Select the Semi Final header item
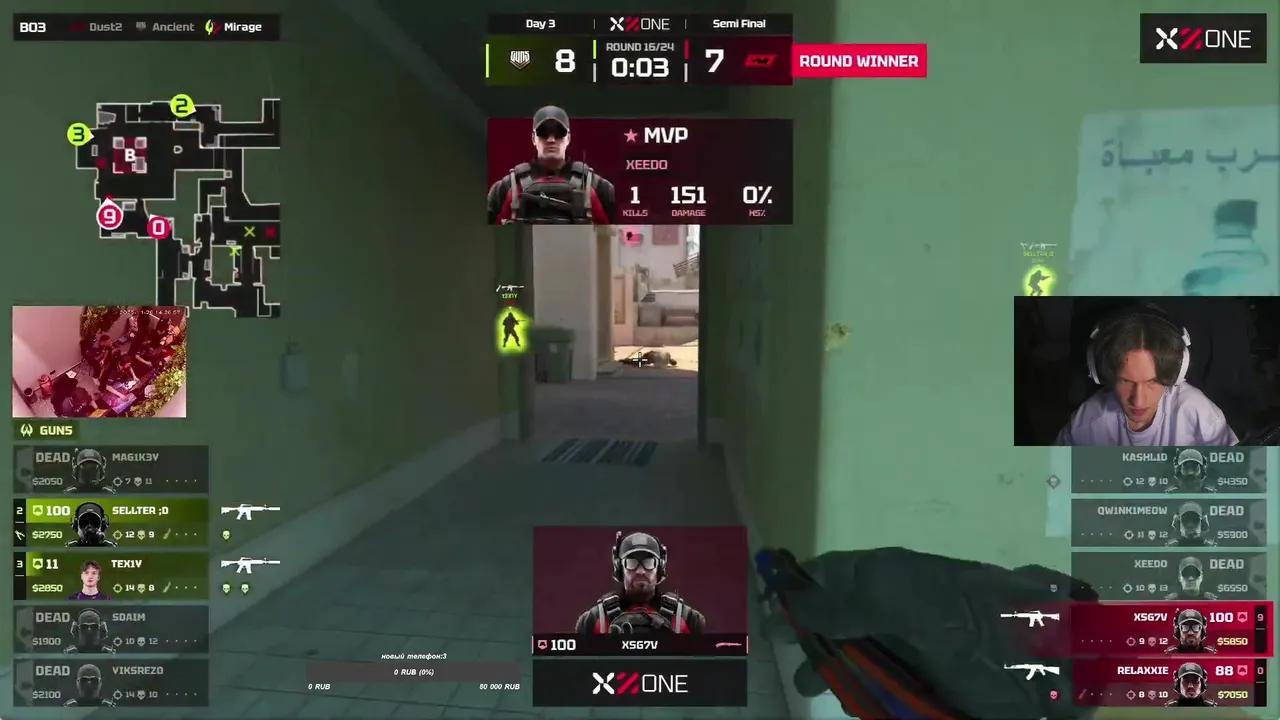This screenshot has height=720, width=1280. click(739, 23)
